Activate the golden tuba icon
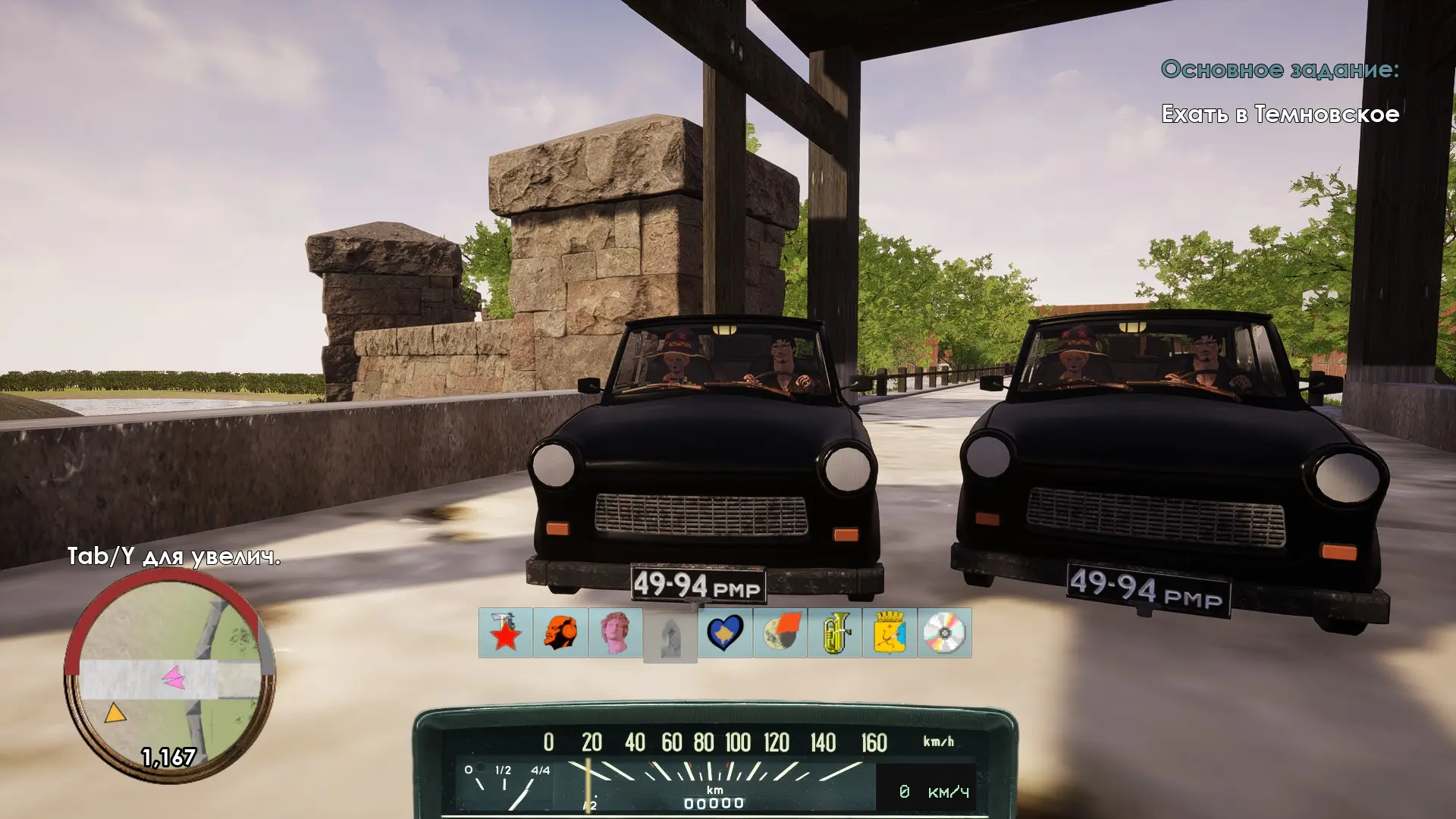Image resolution: width=1456 pixels, height=819 pixels. 835,633
